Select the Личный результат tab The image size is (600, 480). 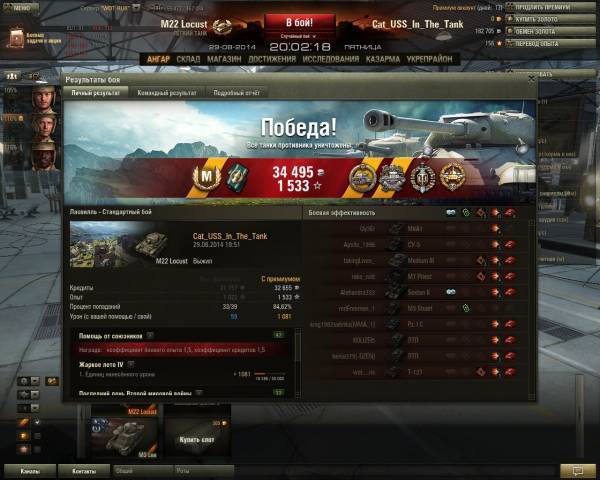click(97, 92)
